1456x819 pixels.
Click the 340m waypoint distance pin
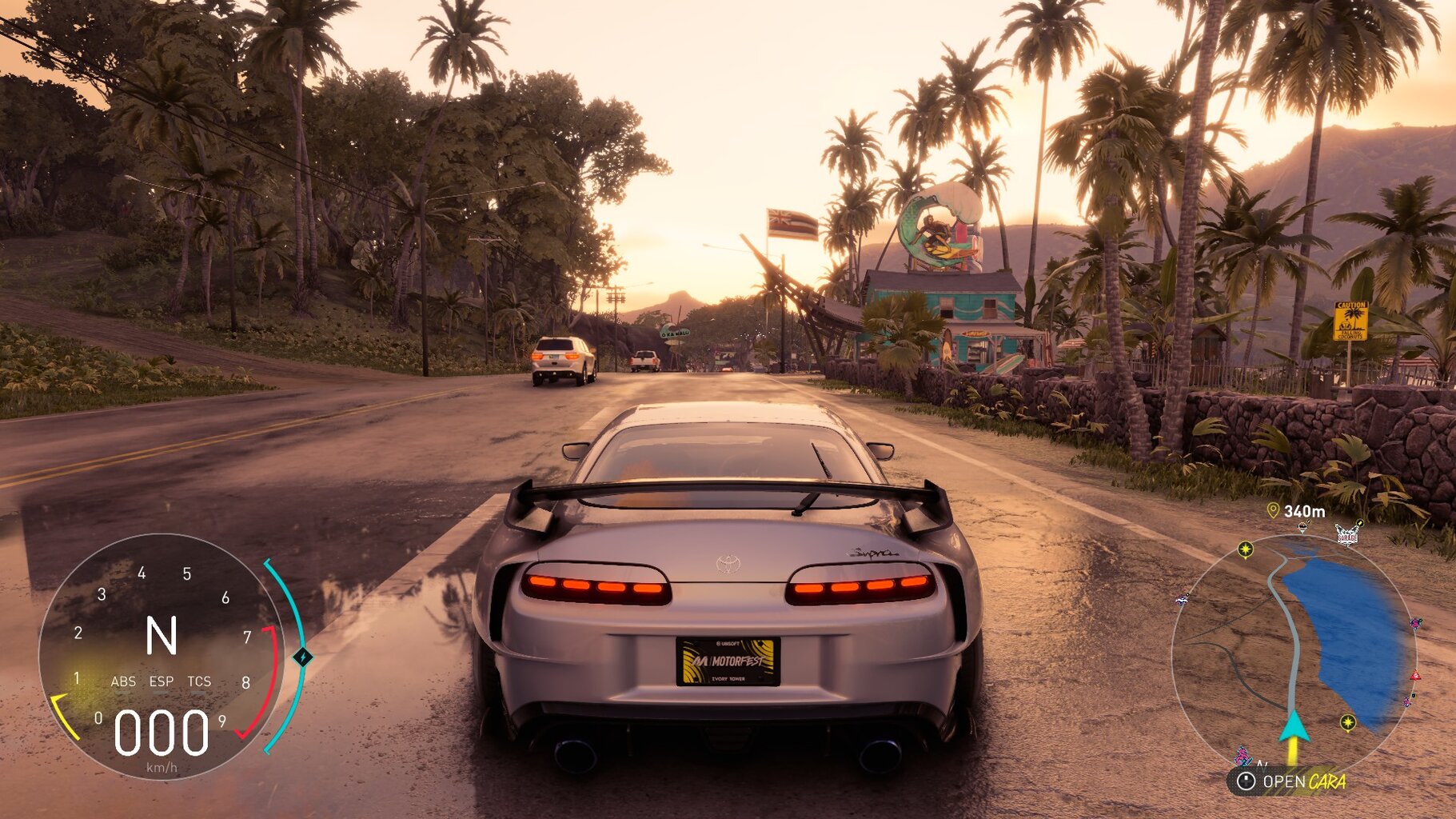click(x=1273, y=510)
